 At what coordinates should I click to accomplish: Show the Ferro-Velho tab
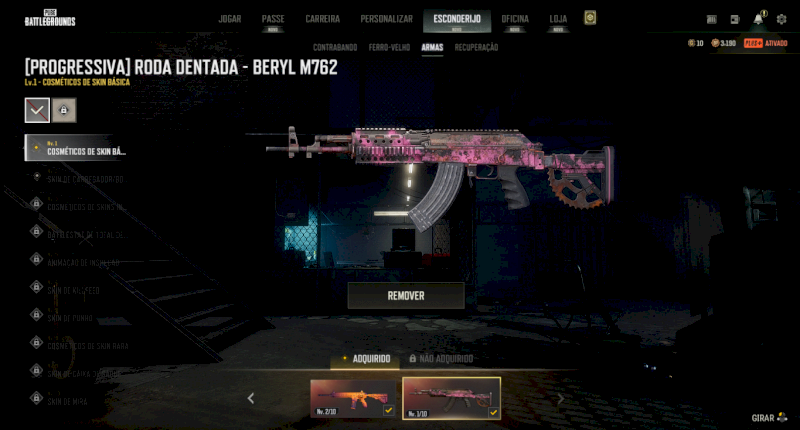click(388, 47)
